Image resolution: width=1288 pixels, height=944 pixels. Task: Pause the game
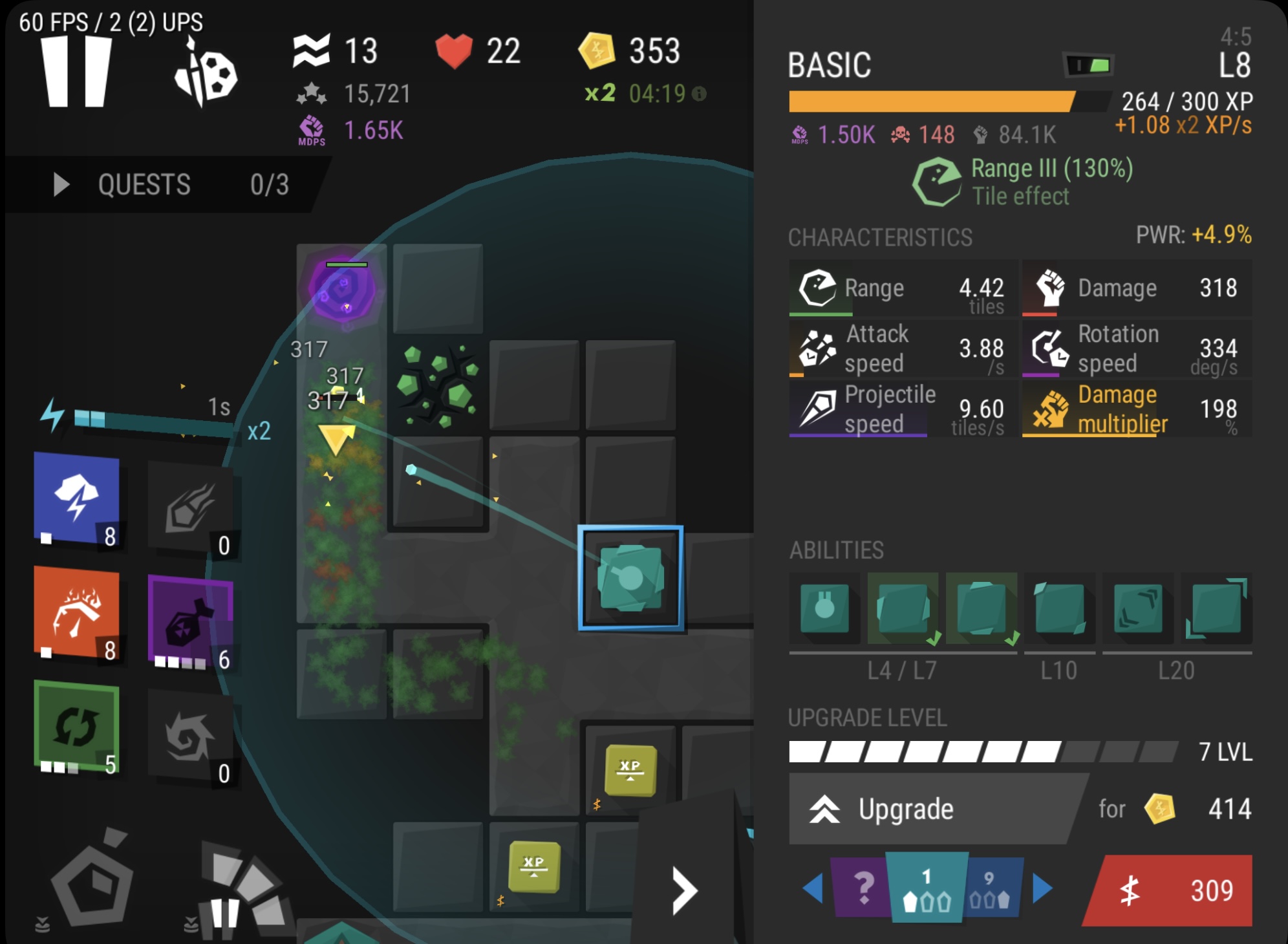[x=76, y=71]
